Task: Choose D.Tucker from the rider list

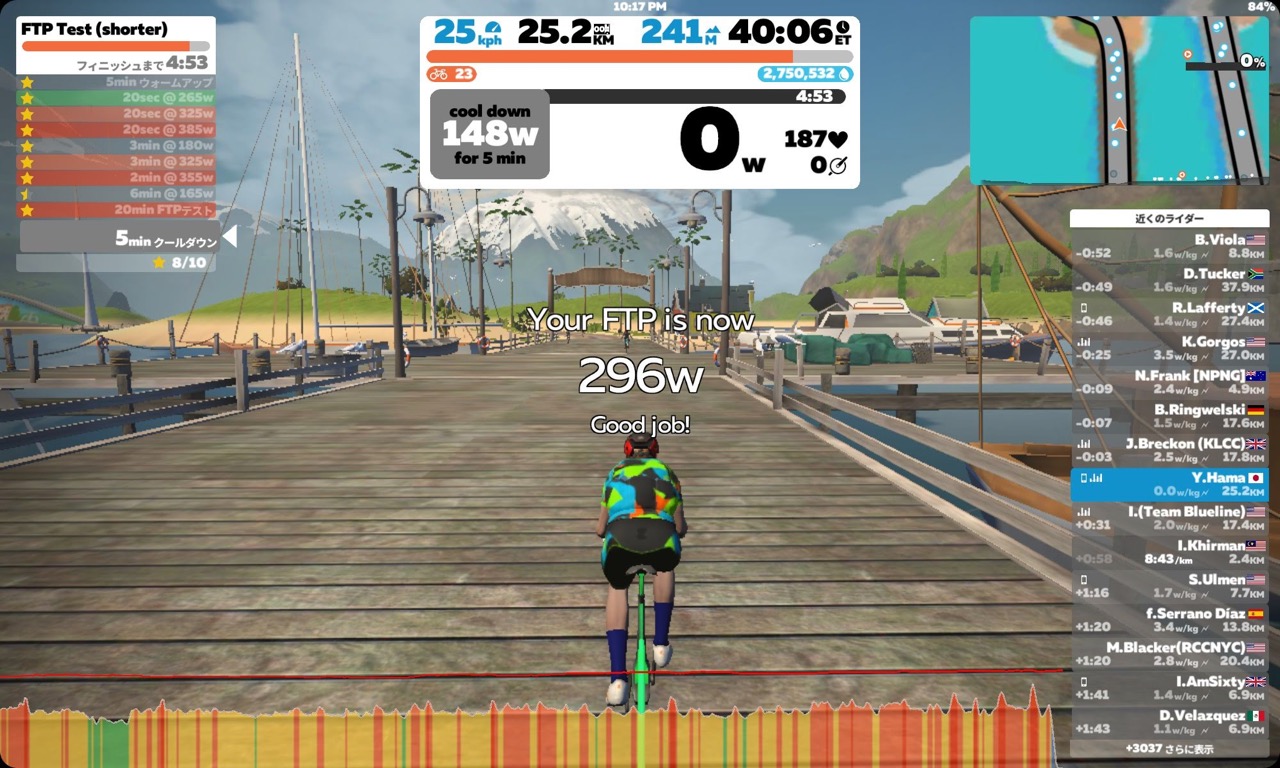Action: pyautogui.click(x=1169, y=280)
